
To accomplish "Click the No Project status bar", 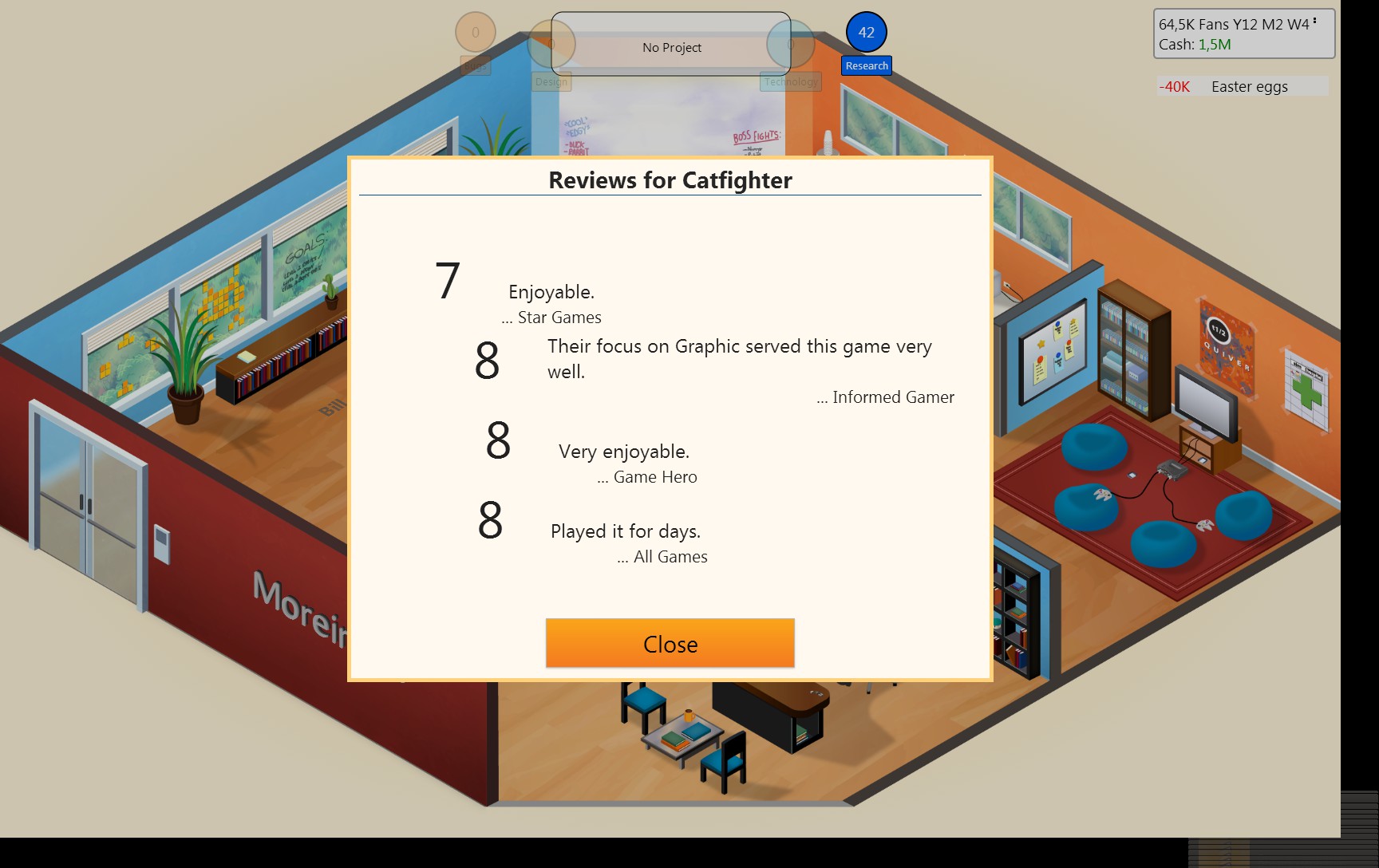I will pos(671,47).
